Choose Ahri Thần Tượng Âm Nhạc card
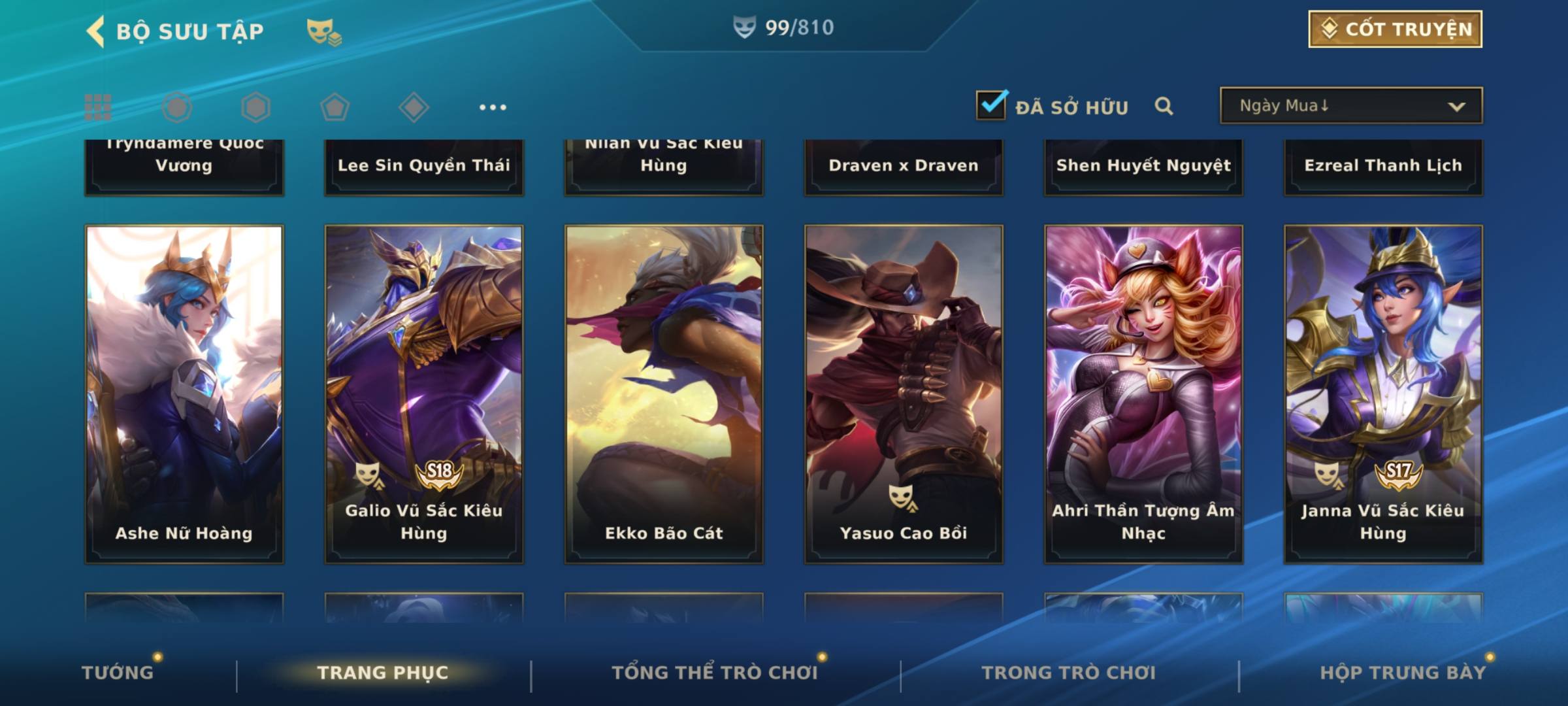The width and height of the screenshot is (1568, 706). tap(1143, 394)
